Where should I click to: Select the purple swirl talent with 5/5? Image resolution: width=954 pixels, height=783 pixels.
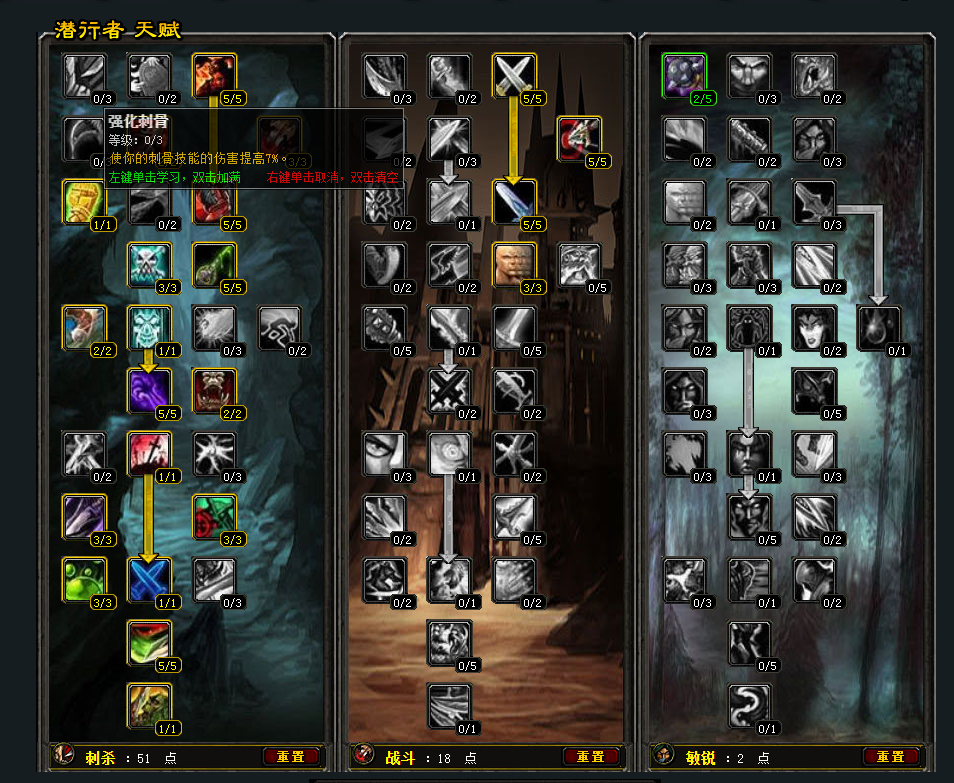tap(149, 390)
